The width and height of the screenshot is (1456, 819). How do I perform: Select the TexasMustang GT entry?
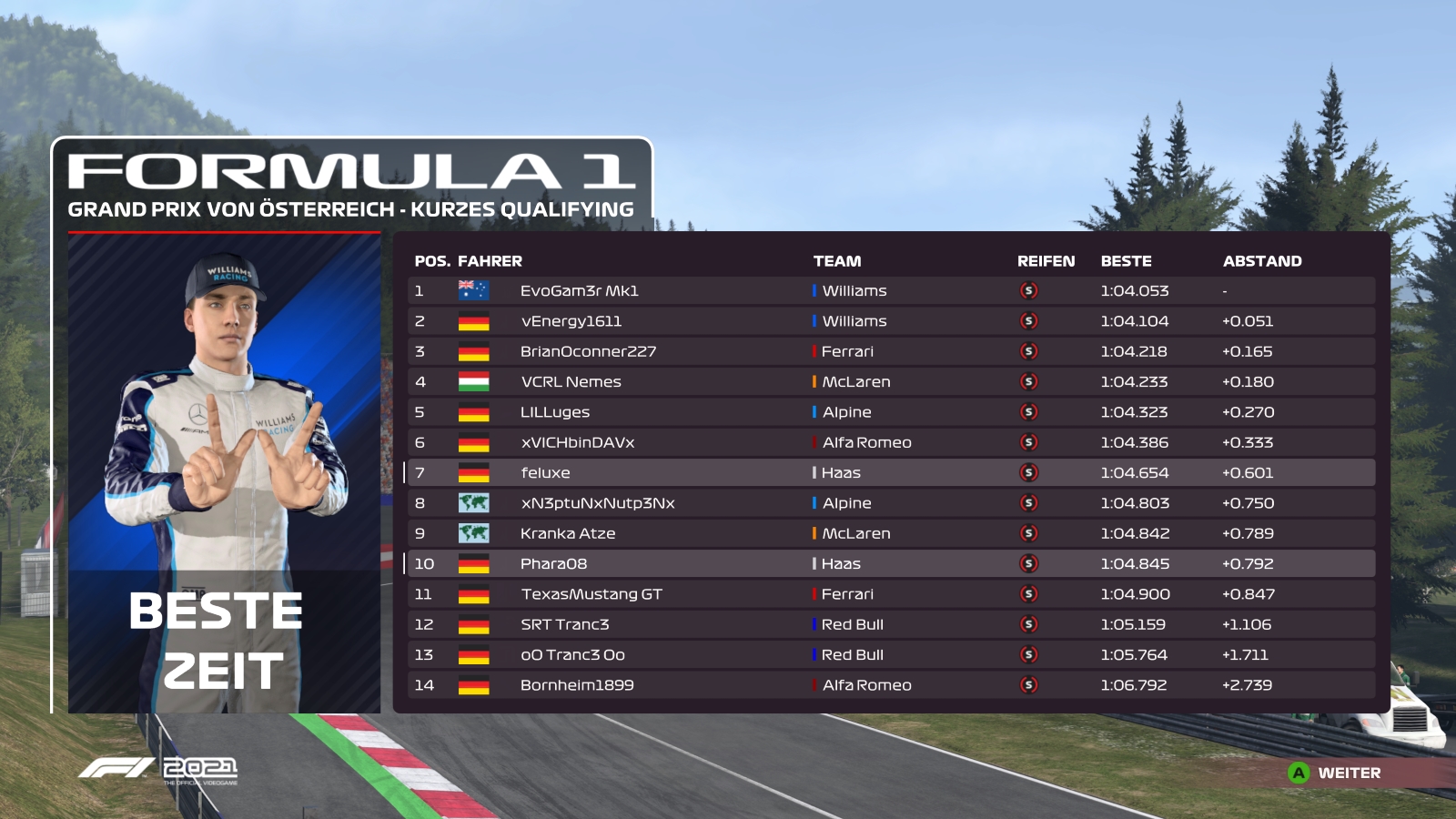pos(591,594)
